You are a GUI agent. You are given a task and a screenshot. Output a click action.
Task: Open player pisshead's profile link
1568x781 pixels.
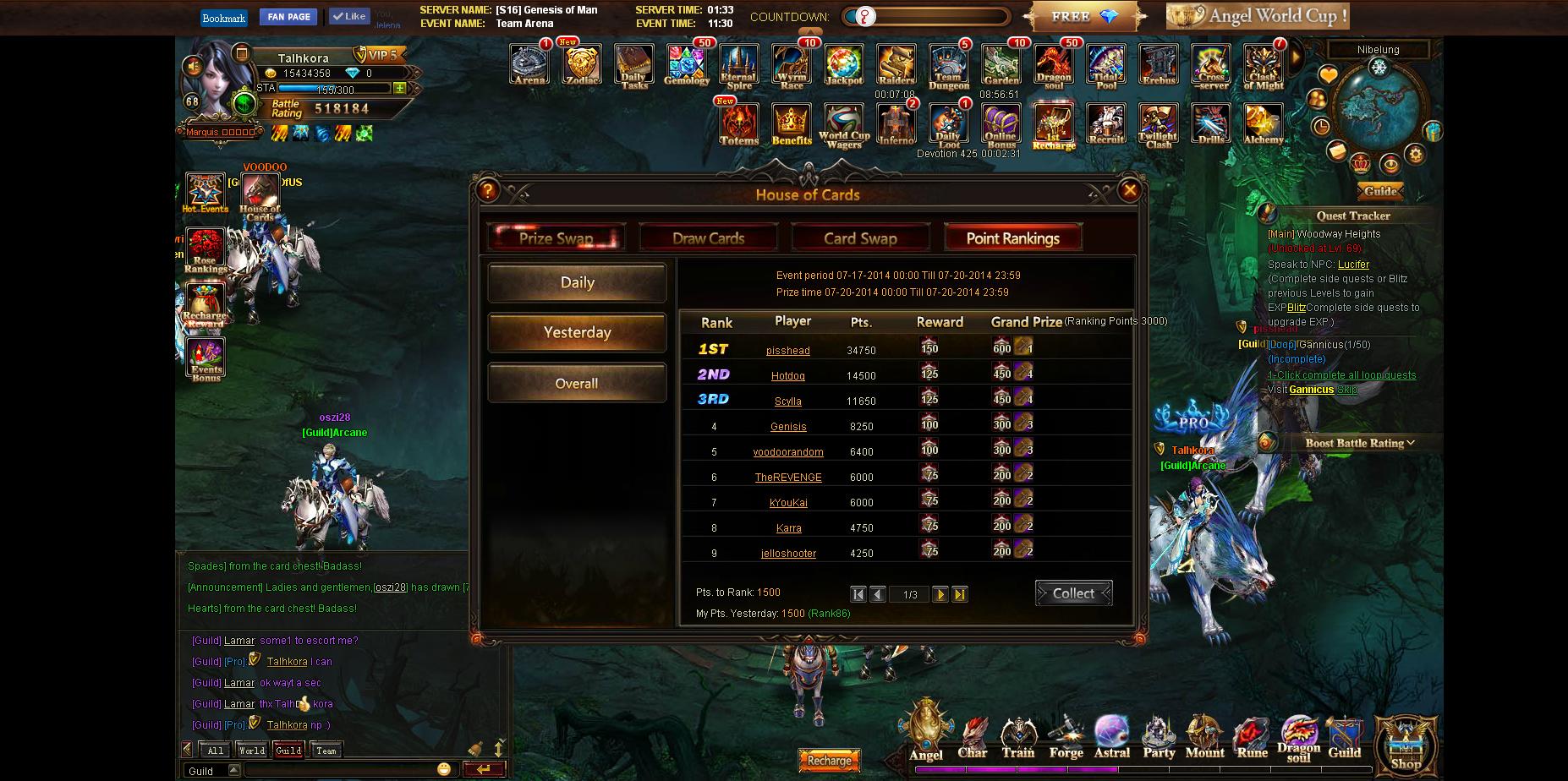coord(787,351)
